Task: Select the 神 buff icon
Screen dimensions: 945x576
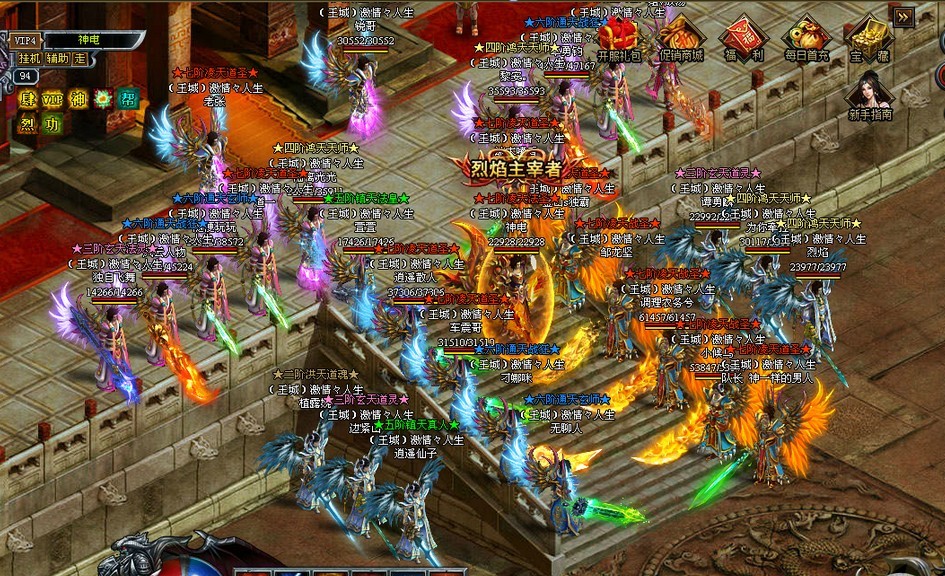Action: click(78, 99)
